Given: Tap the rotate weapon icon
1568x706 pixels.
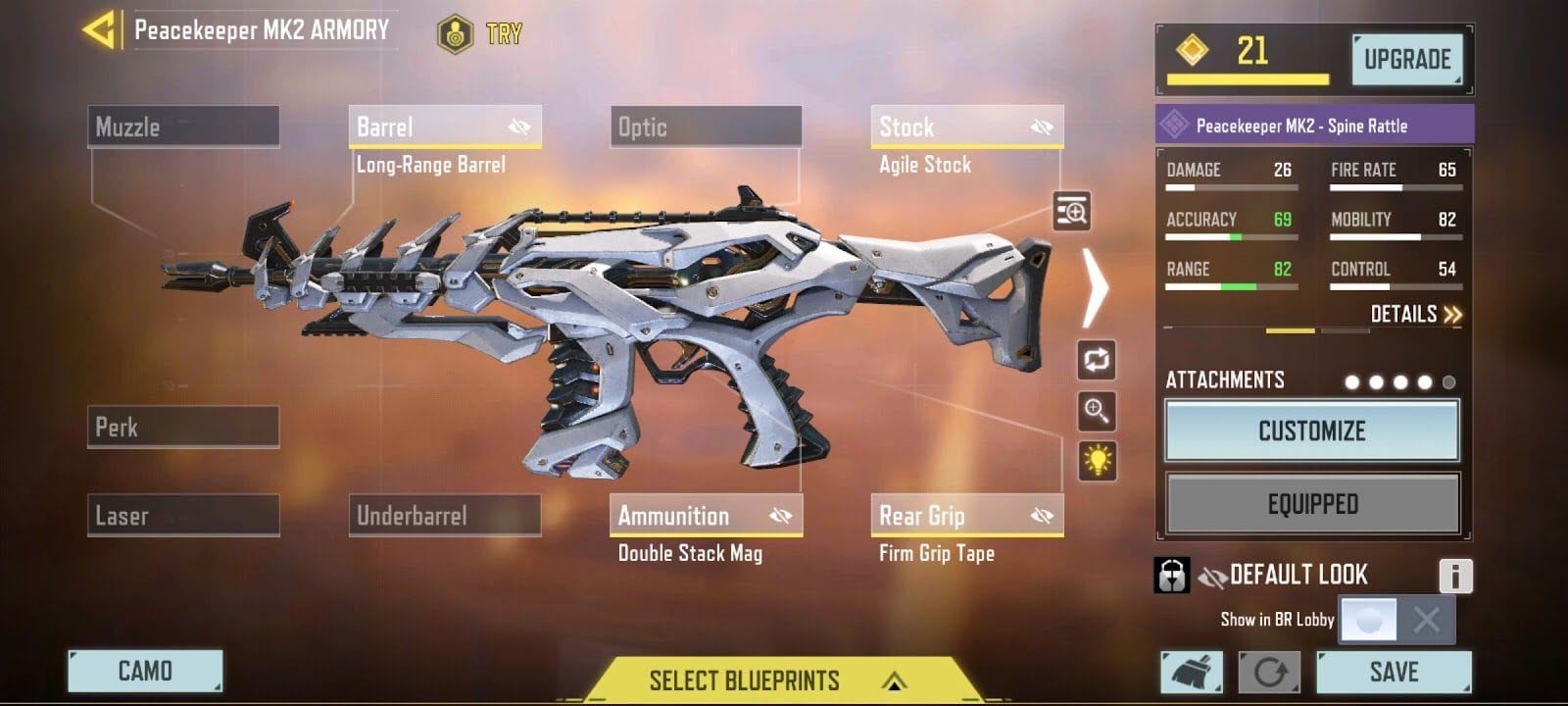Looking at the screenshot, I should point(1099,360).
